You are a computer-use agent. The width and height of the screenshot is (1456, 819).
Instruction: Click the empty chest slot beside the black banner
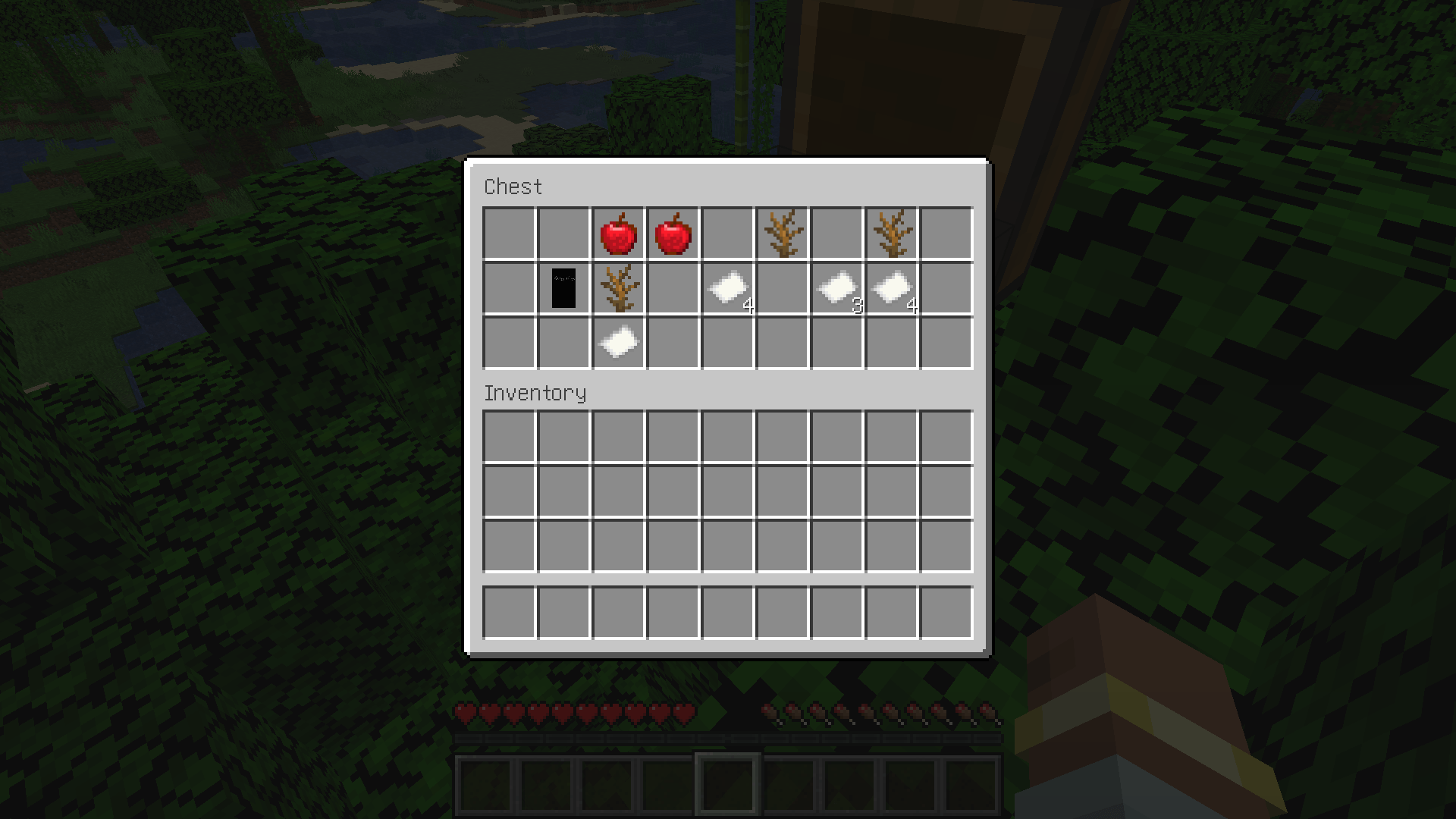(509, 287)
